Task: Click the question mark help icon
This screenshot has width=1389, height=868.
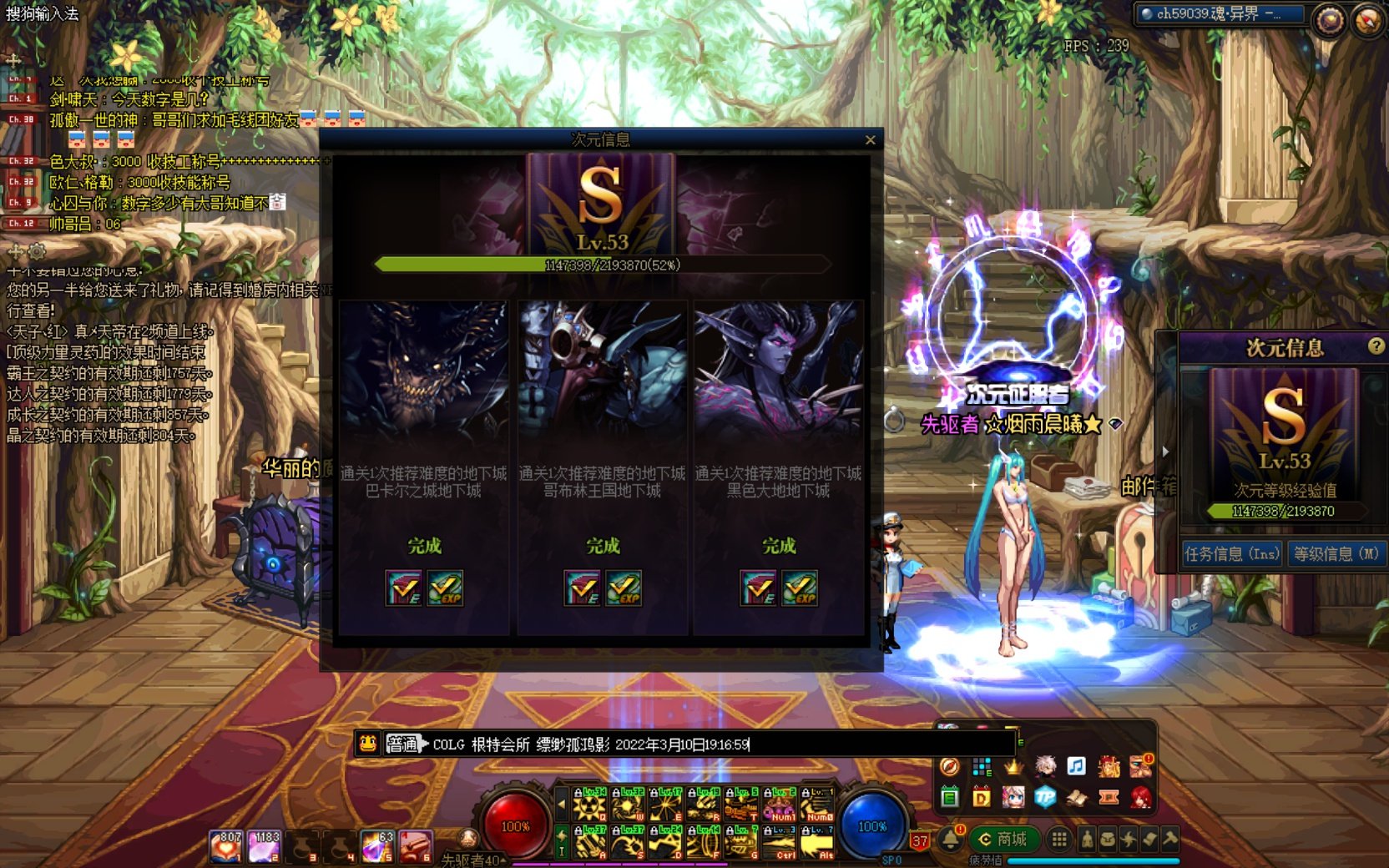Action: click(x=1376, y=346)
